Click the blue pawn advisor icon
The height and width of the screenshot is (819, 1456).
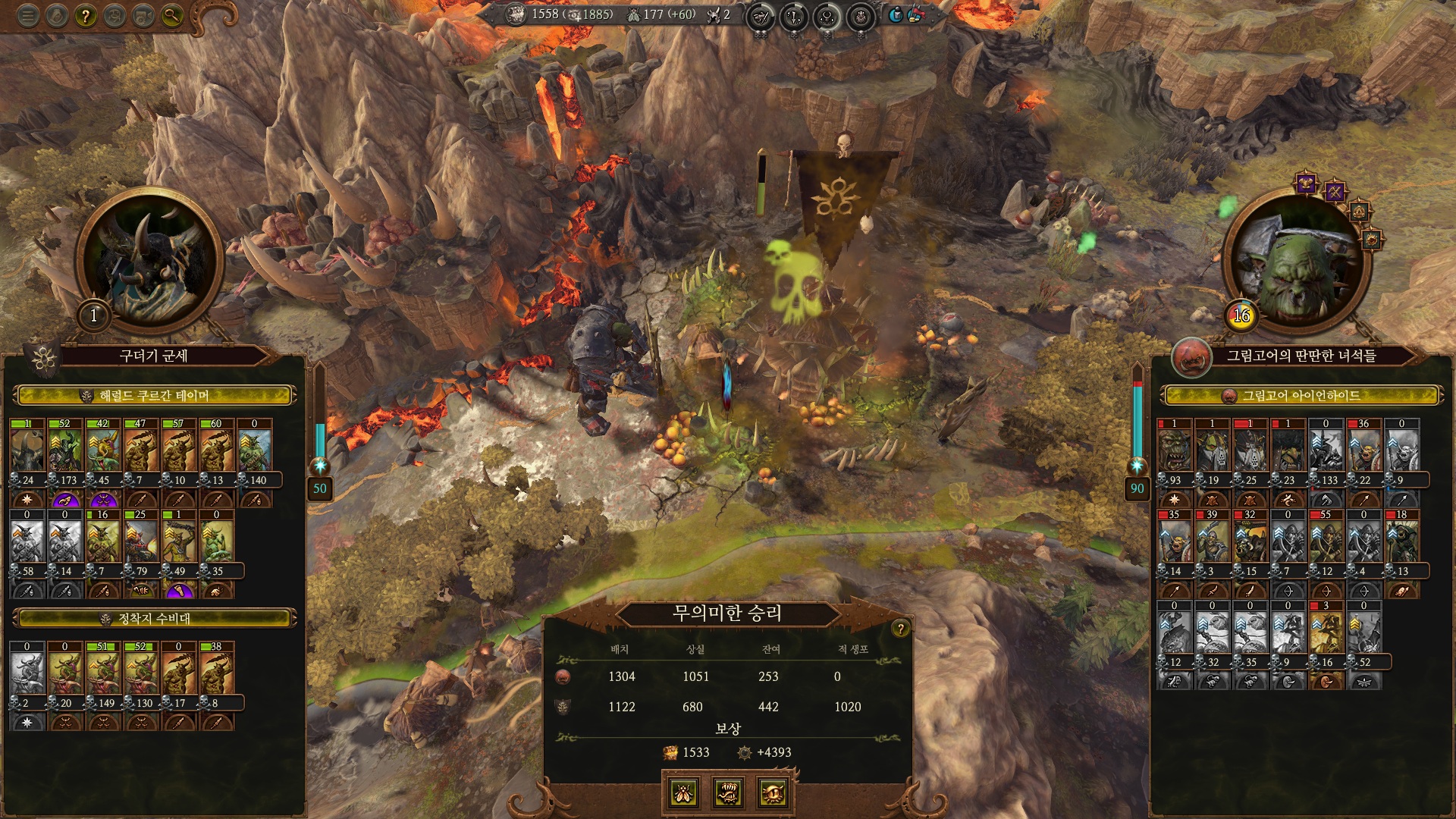896,14
